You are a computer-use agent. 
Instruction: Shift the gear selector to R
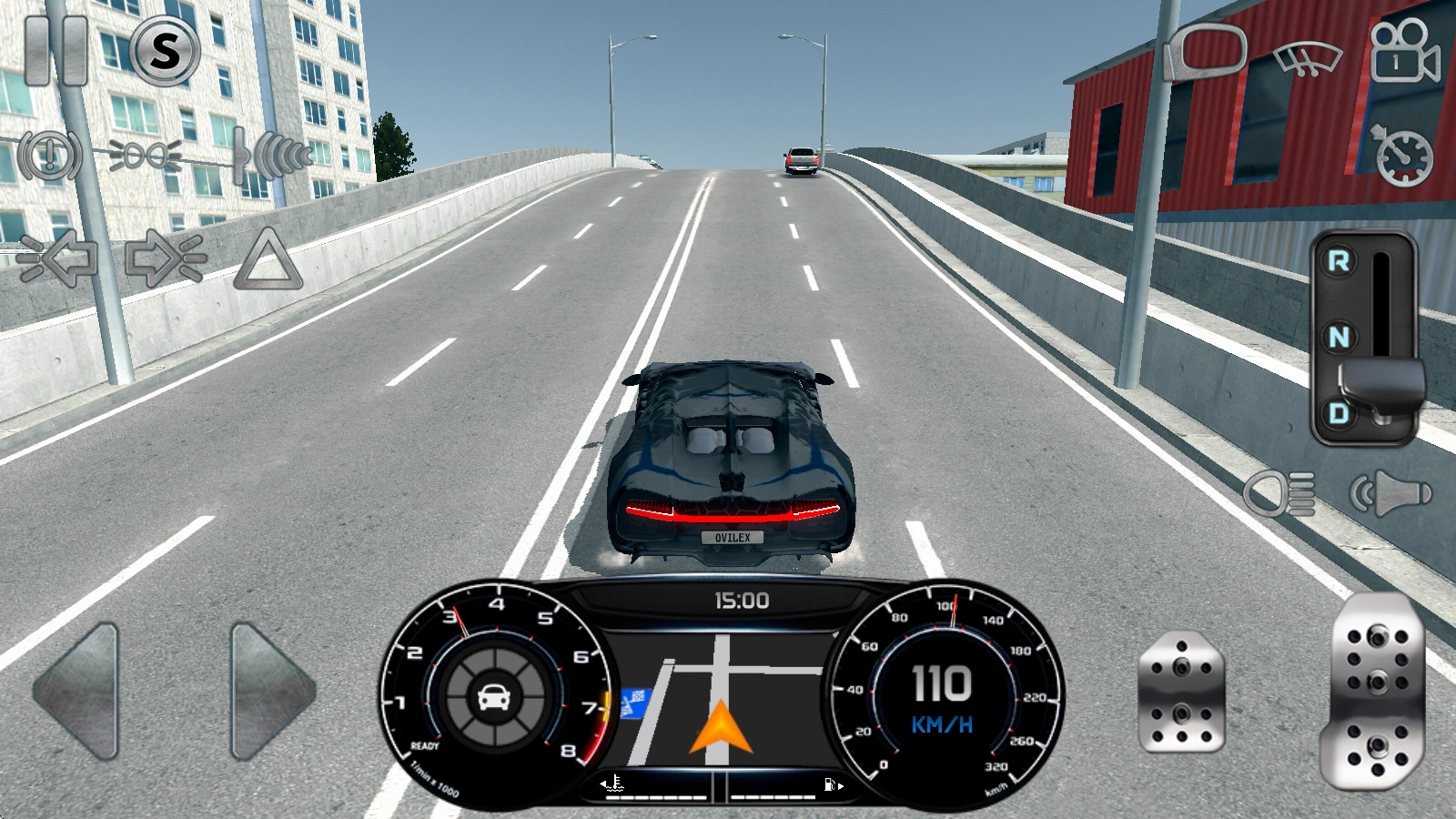1339,262
